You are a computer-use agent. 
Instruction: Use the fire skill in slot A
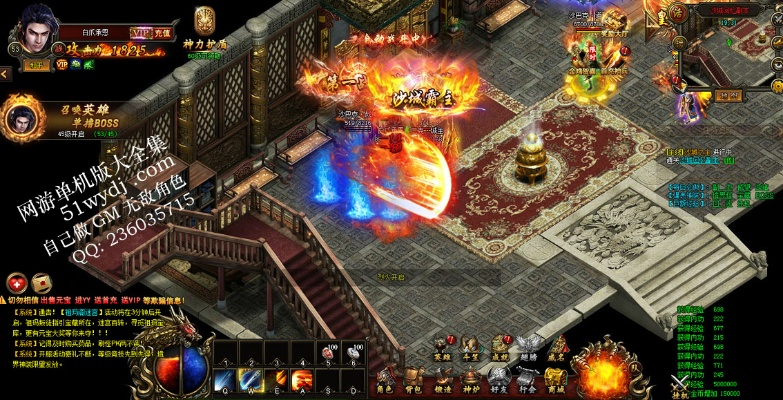[301, 377]
